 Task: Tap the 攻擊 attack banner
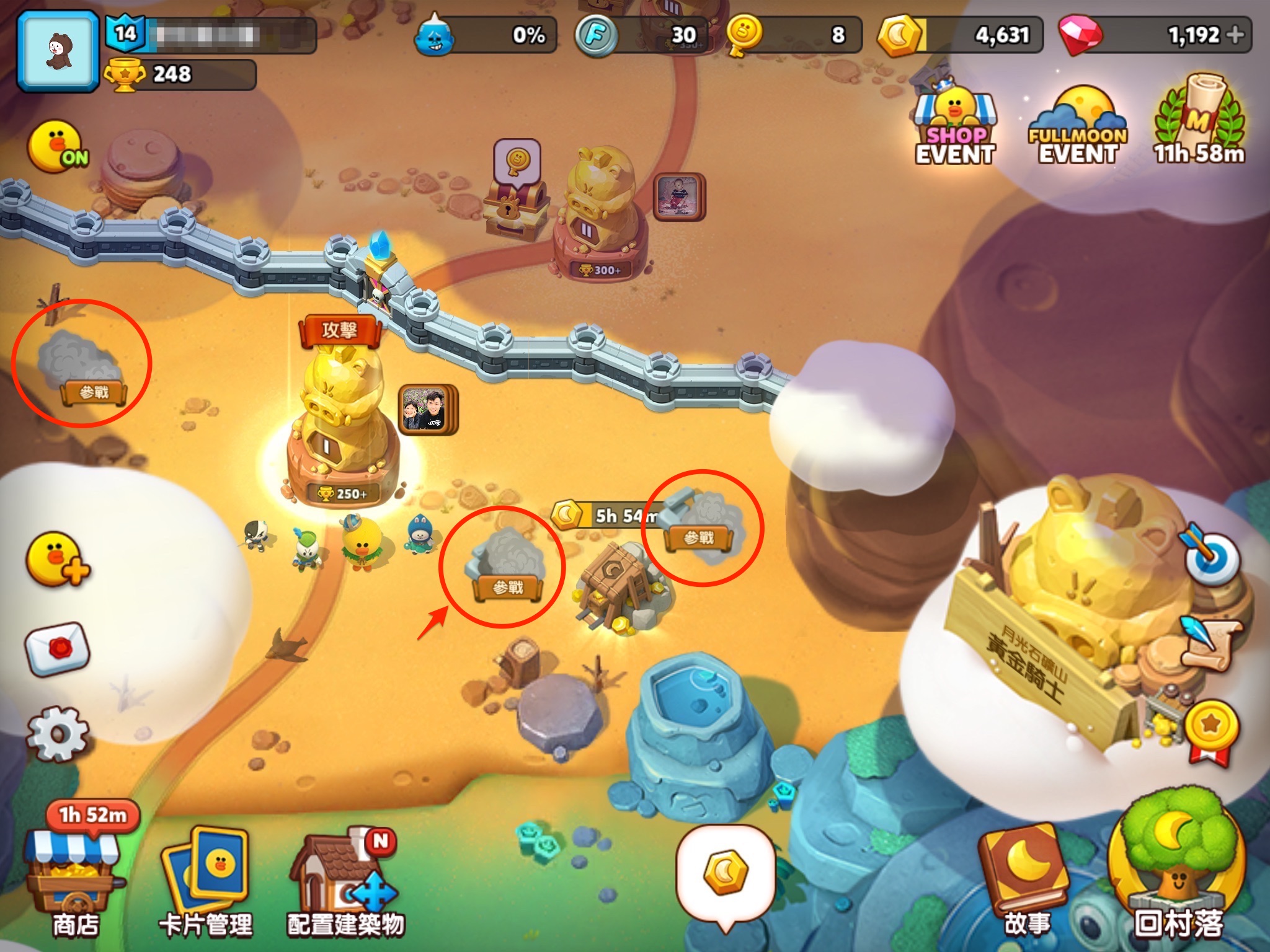pyautogui.click(x=339, y=330)
